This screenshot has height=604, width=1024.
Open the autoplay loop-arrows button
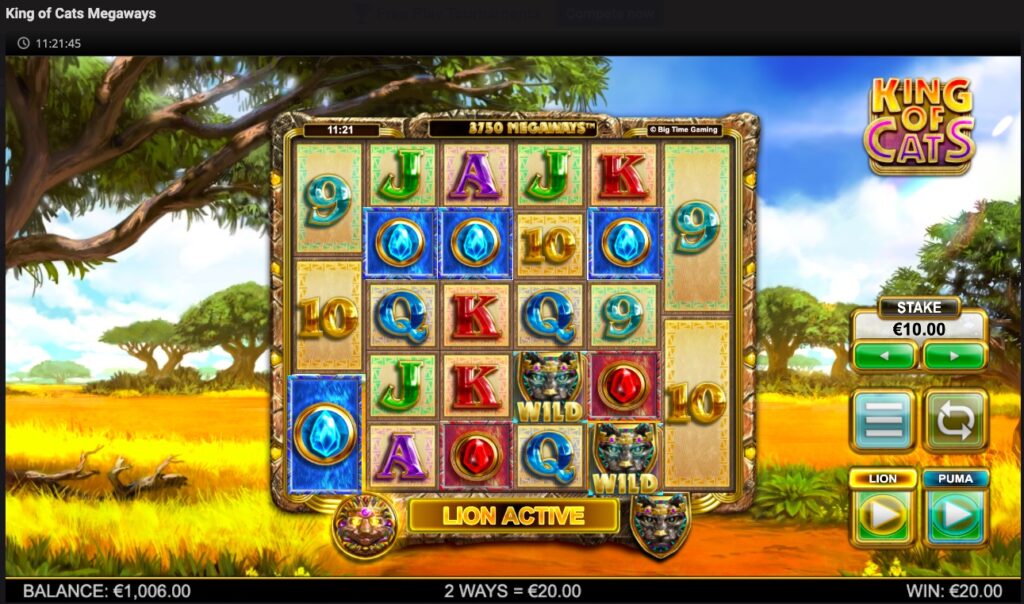955,421
